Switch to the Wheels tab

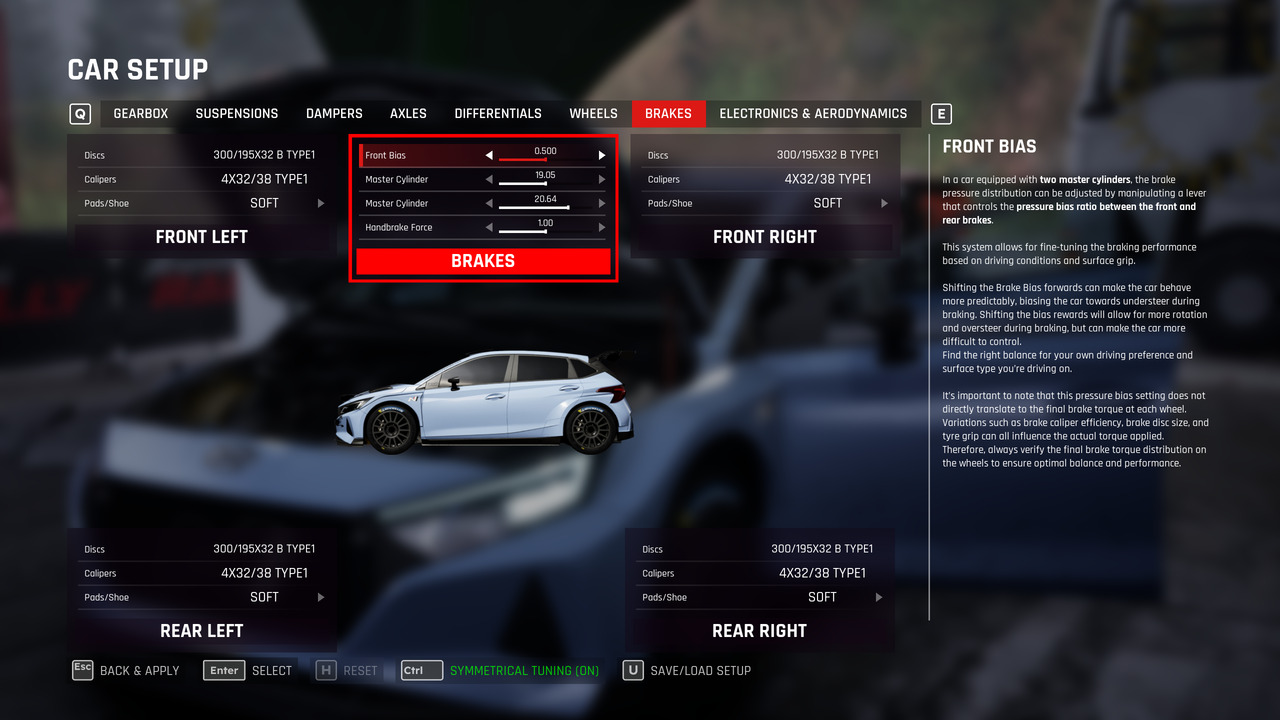tap(593, 113)
